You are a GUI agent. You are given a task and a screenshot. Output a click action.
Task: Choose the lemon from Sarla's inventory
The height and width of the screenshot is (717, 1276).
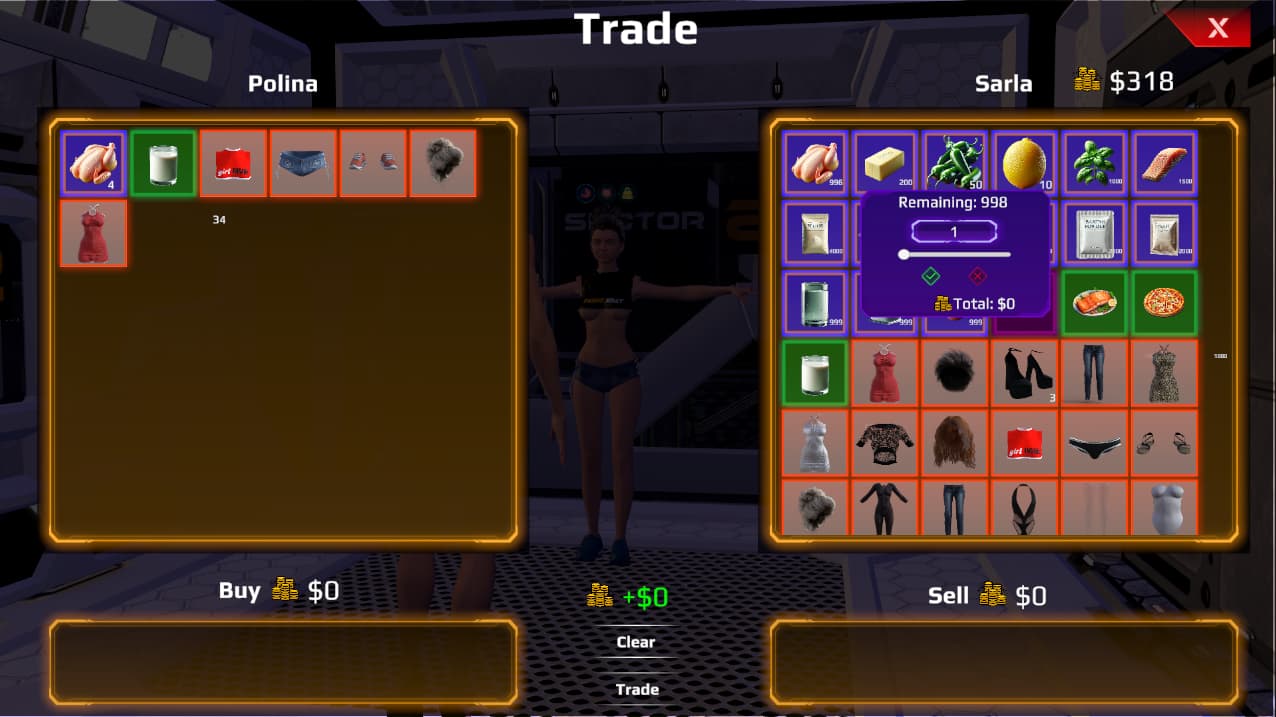1024,163
